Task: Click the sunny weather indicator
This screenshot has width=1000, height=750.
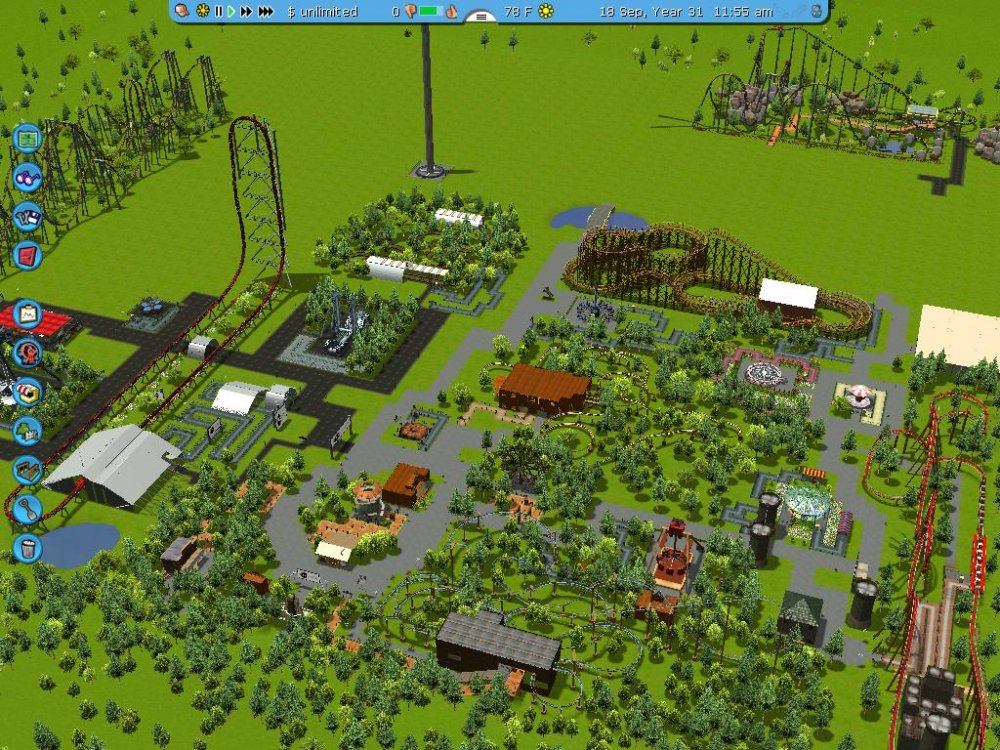Action: (x=545, y=11)
